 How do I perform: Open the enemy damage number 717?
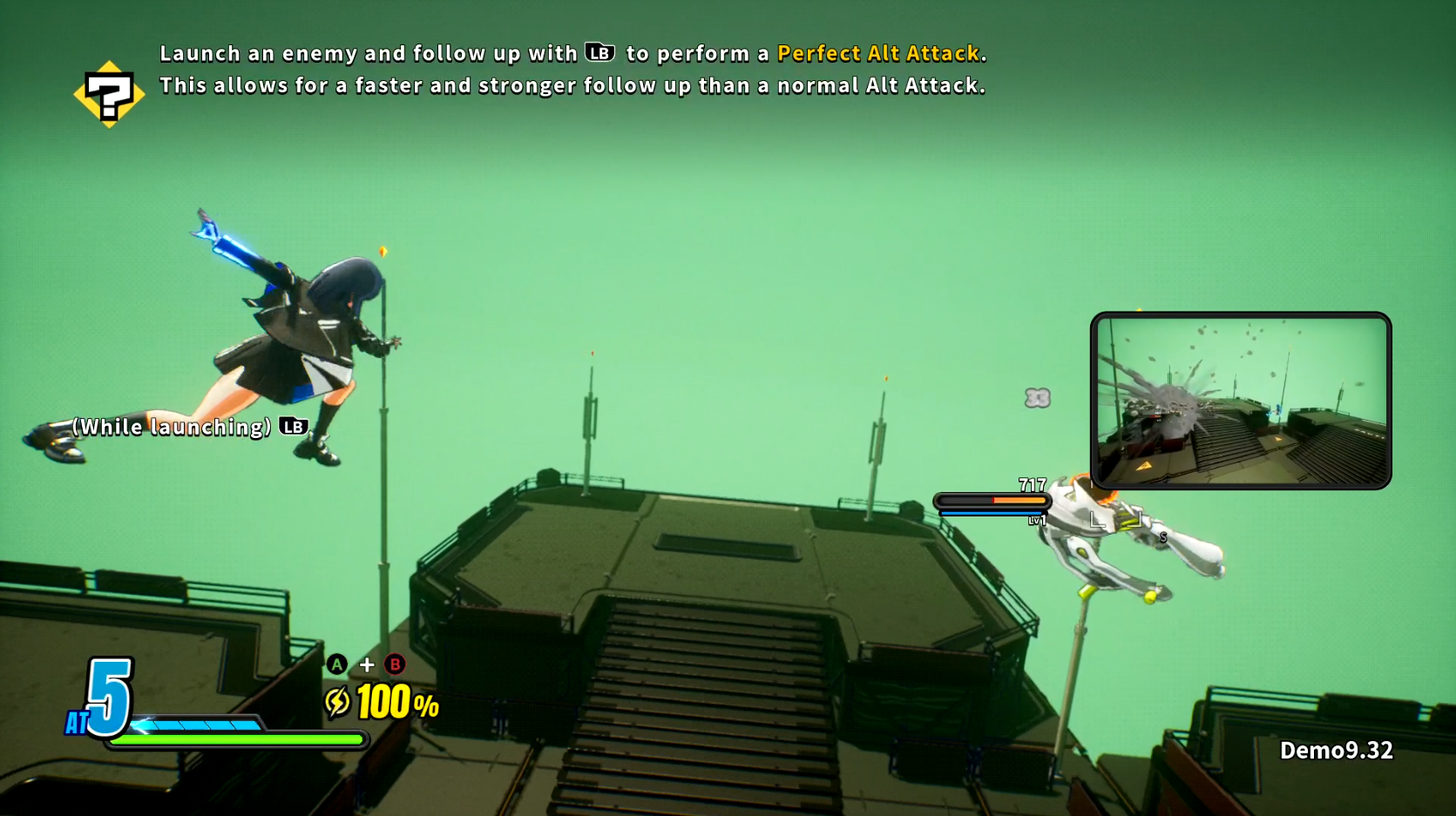pos(1032,484)
